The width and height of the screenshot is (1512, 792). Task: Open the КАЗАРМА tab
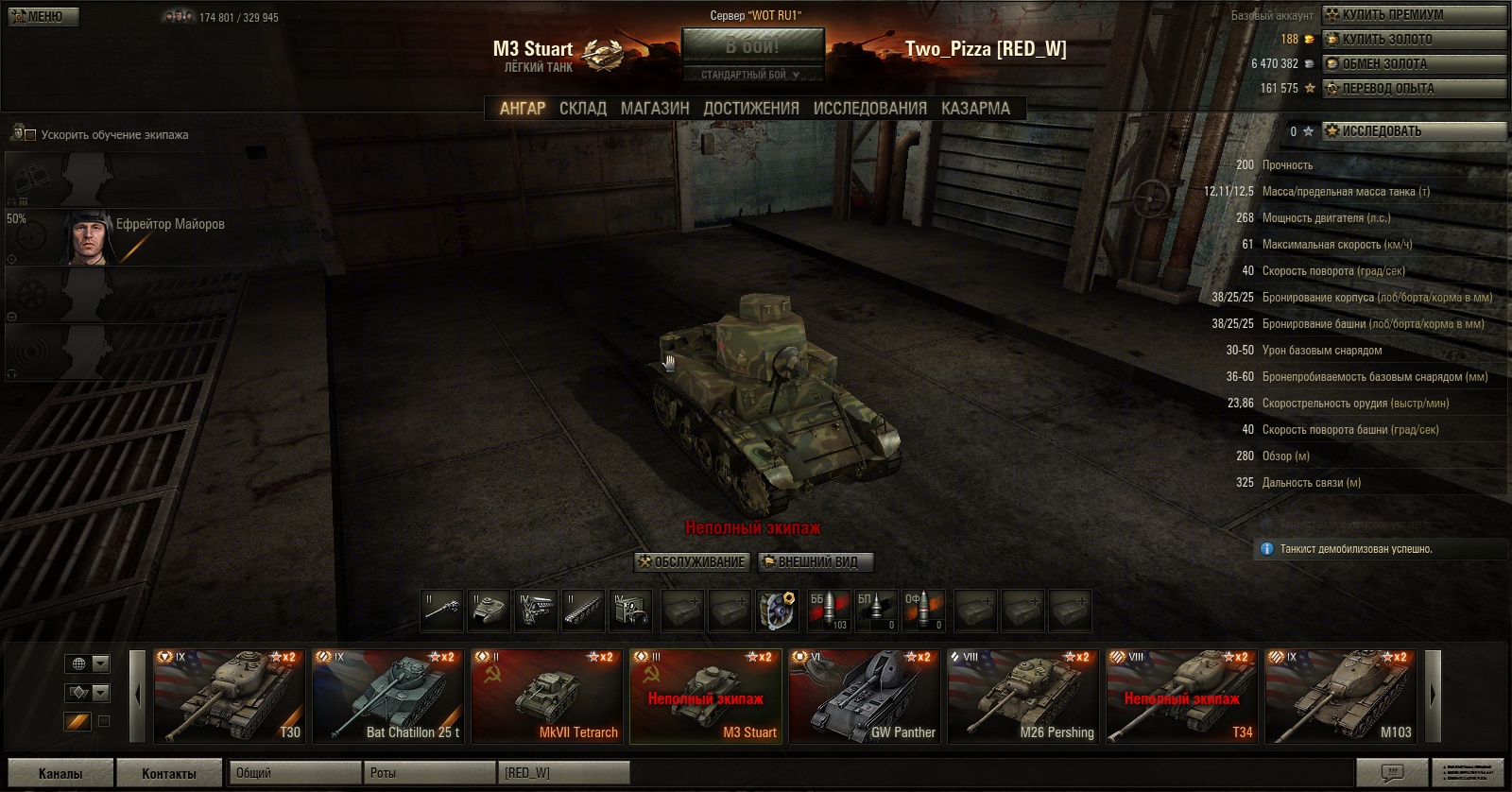975,109
